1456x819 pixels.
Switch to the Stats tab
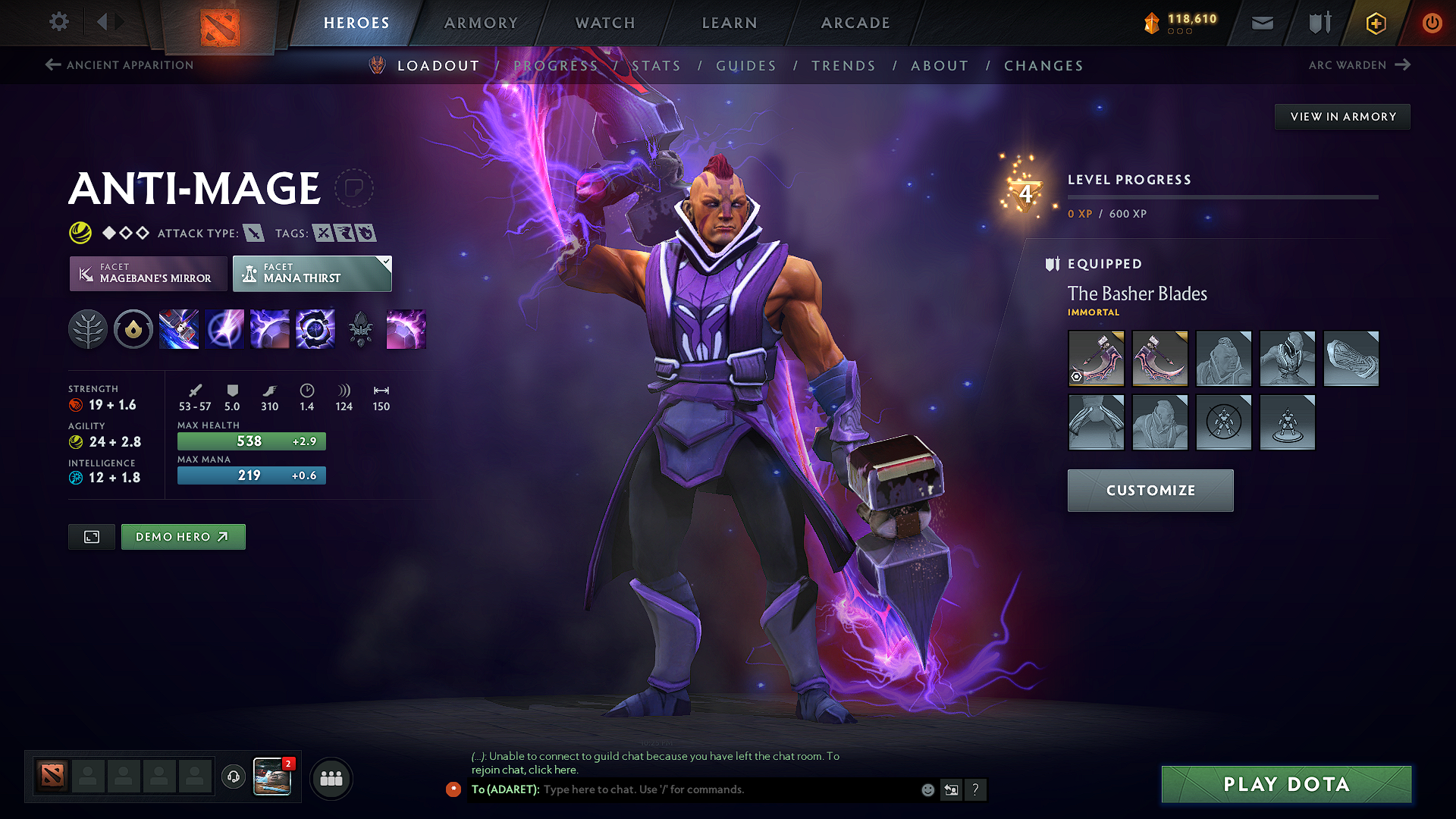pyautogui.click(x=657, y=65)
